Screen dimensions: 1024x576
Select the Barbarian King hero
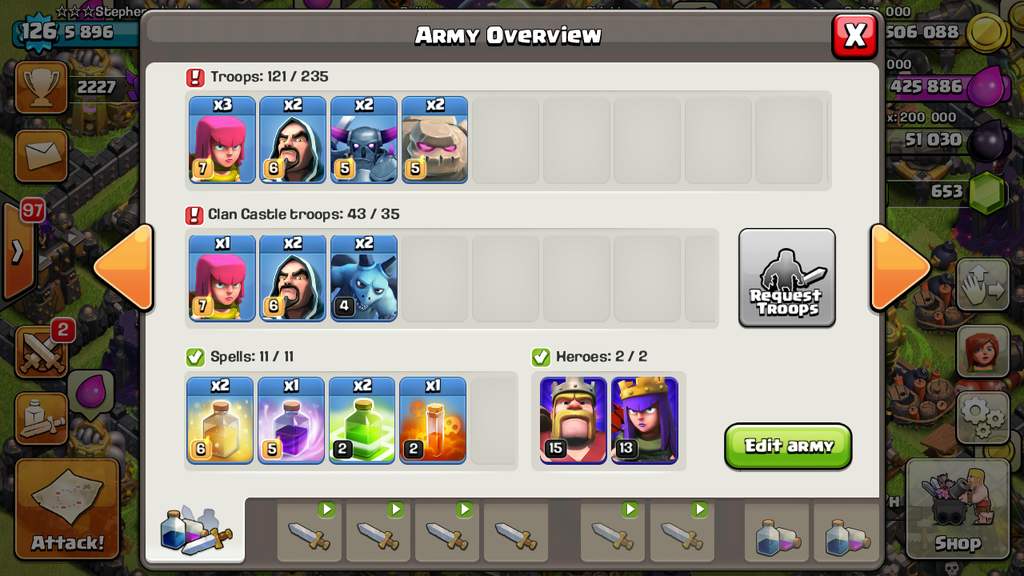573,421
